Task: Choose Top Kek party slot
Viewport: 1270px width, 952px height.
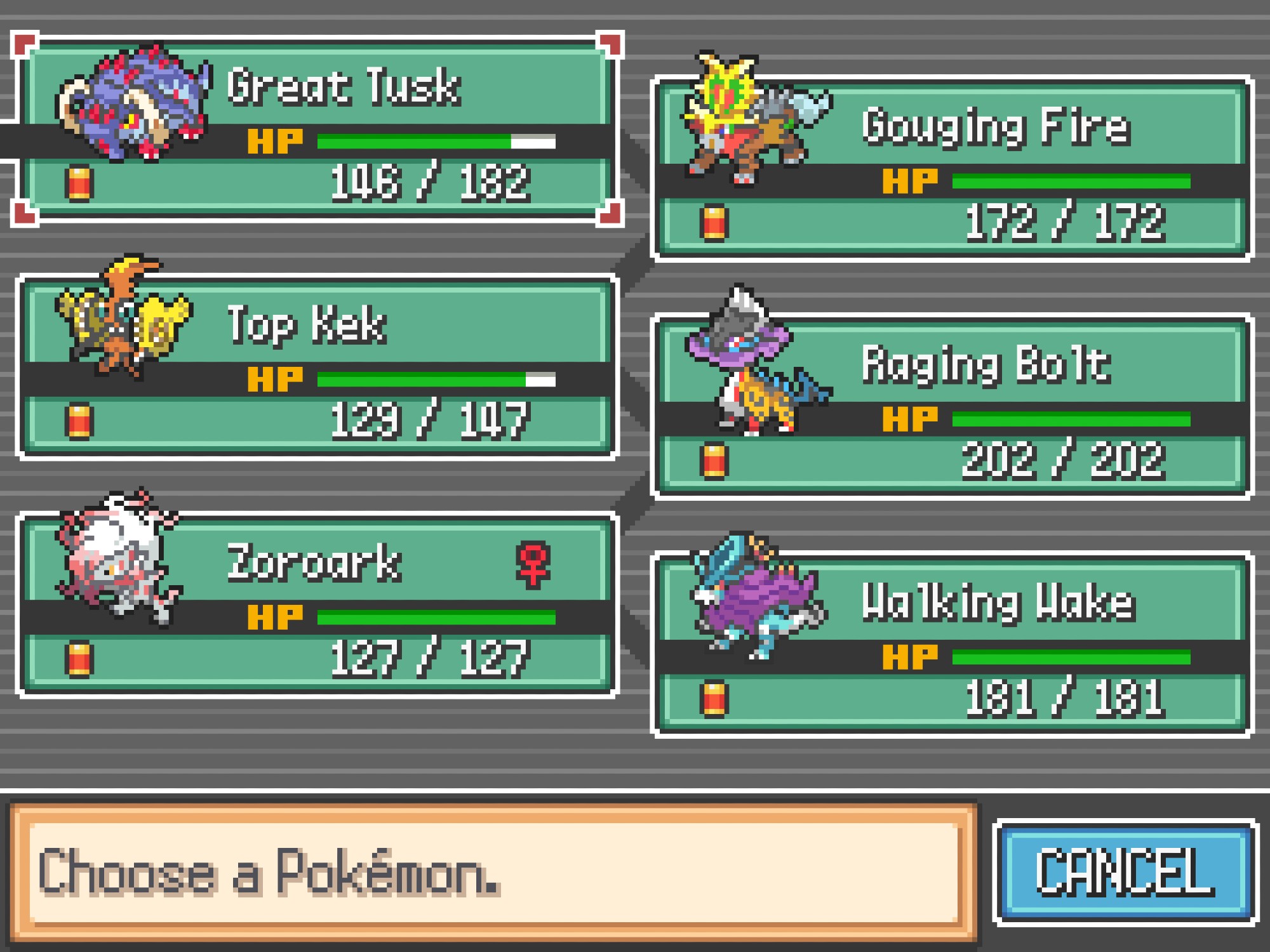Action: click(x=317, y=367)
